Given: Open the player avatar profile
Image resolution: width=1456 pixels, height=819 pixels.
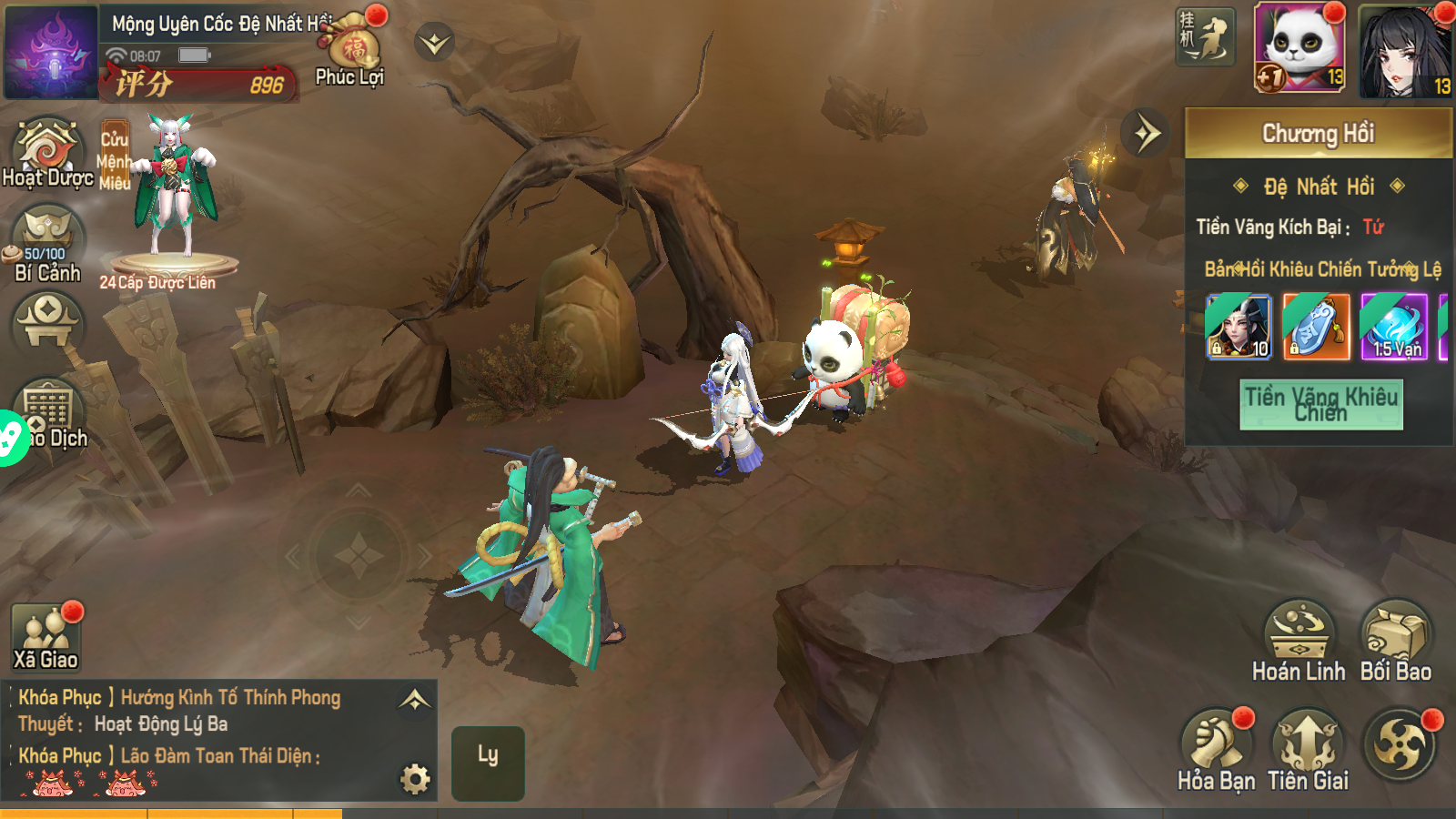Looking at the screenshot, I should pyautogui.click(x=51, y=52).
